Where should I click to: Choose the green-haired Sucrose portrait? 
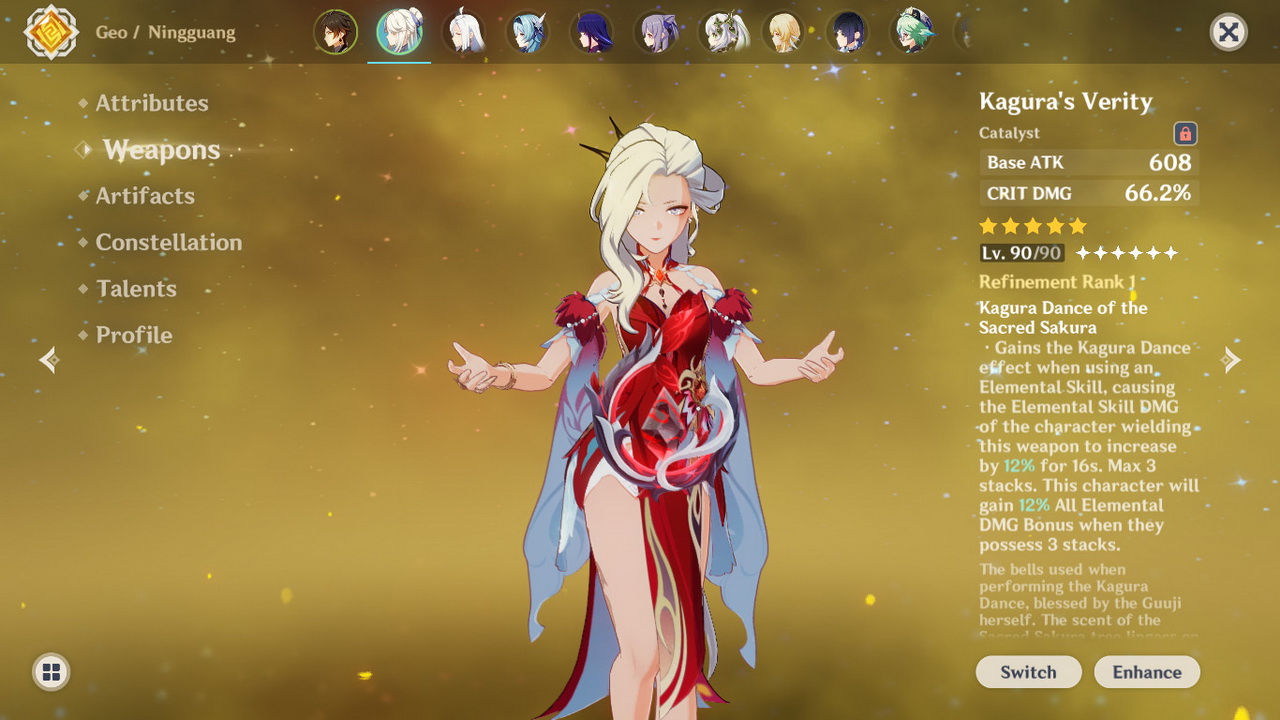[911, 32]
